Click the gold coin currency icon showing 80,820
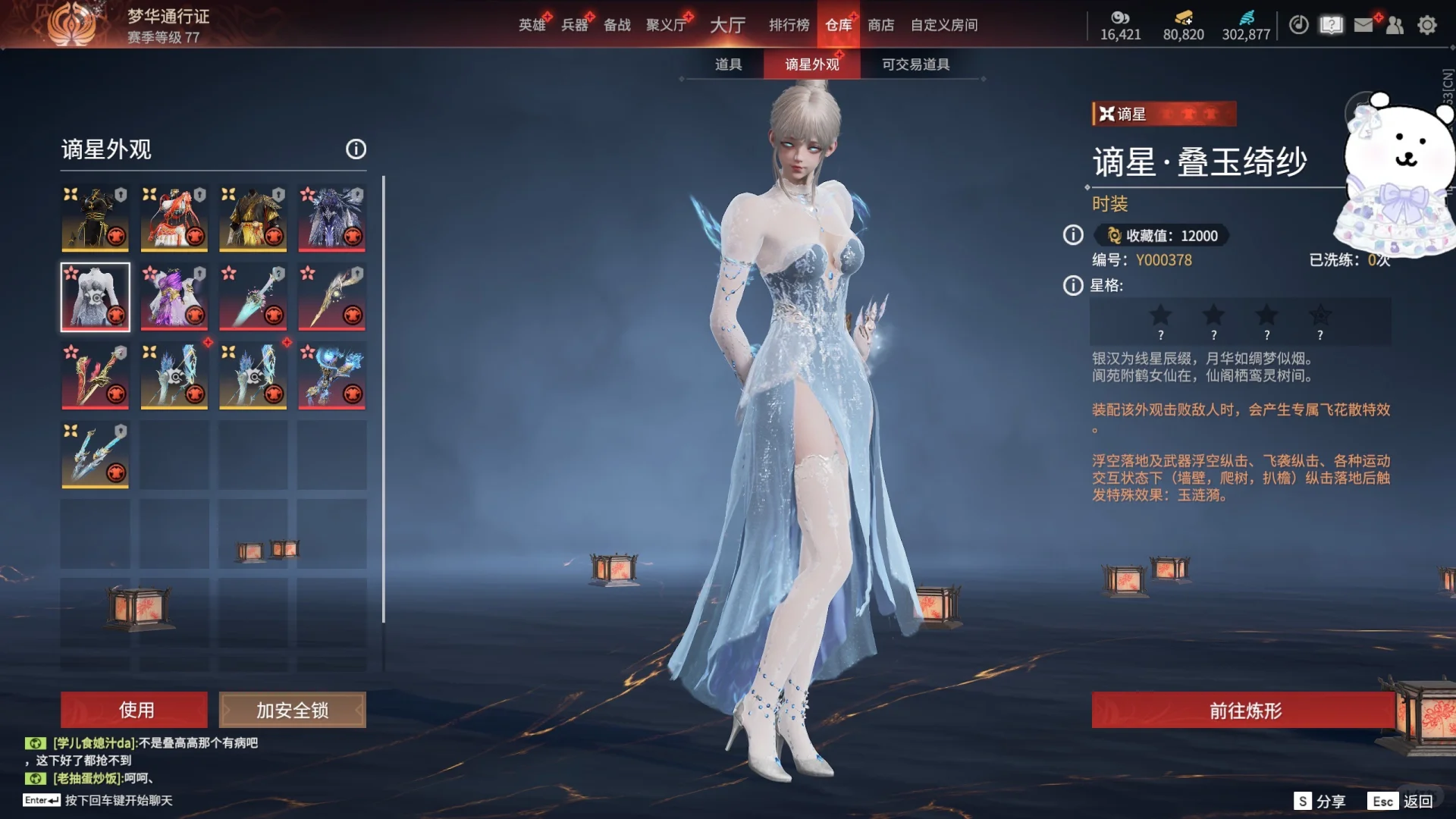The image size is (1456, 819). (x=1183, y=19)
